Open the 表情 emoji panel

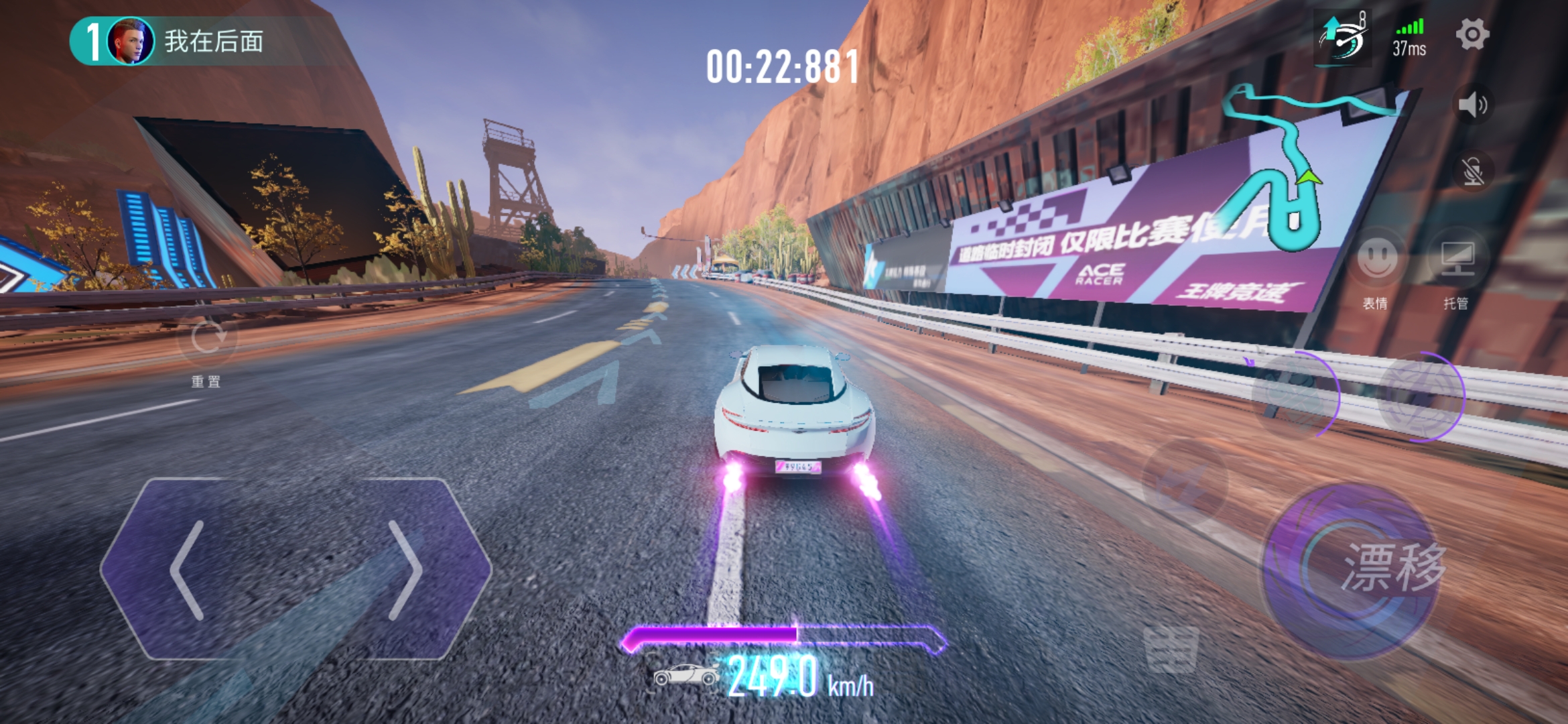coord(1377,258)
